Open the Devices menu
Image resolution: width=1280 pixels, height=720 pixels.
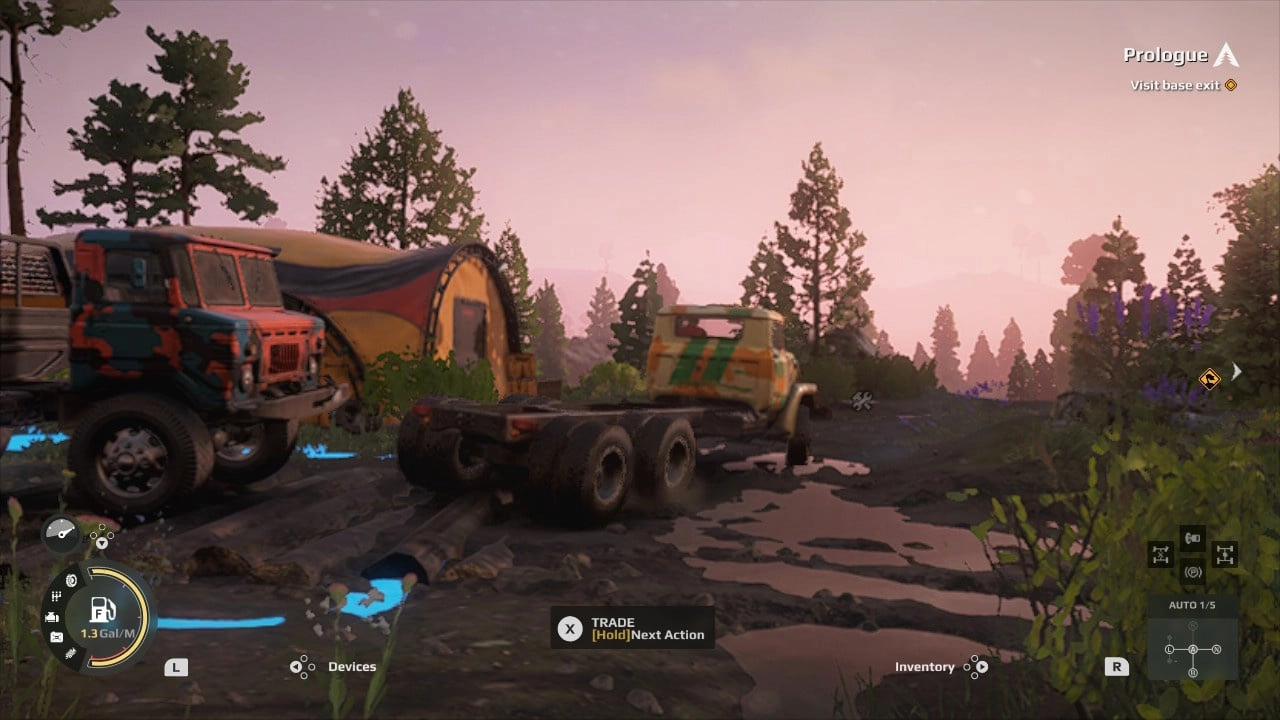click(x=351, y=666)
